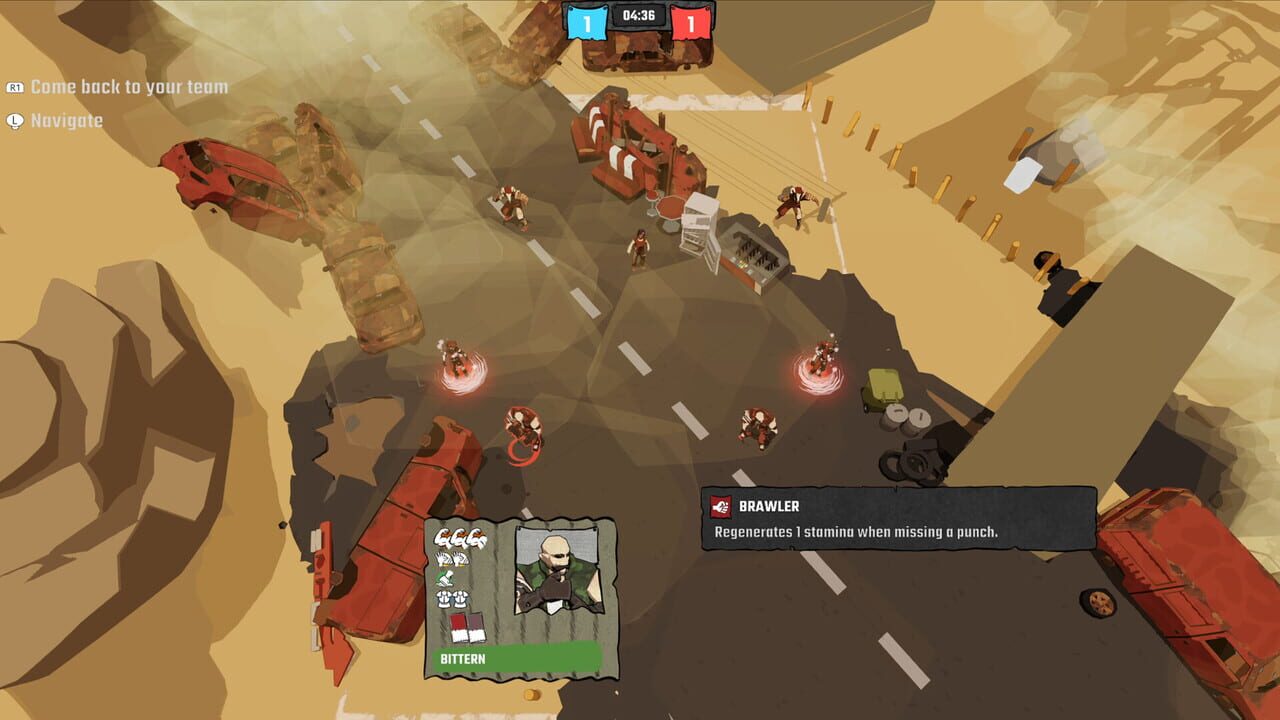Viewport: 1280px width, 720px height.
Task: Click the red health card icons below the armor
Action: (x=466, y=628)
